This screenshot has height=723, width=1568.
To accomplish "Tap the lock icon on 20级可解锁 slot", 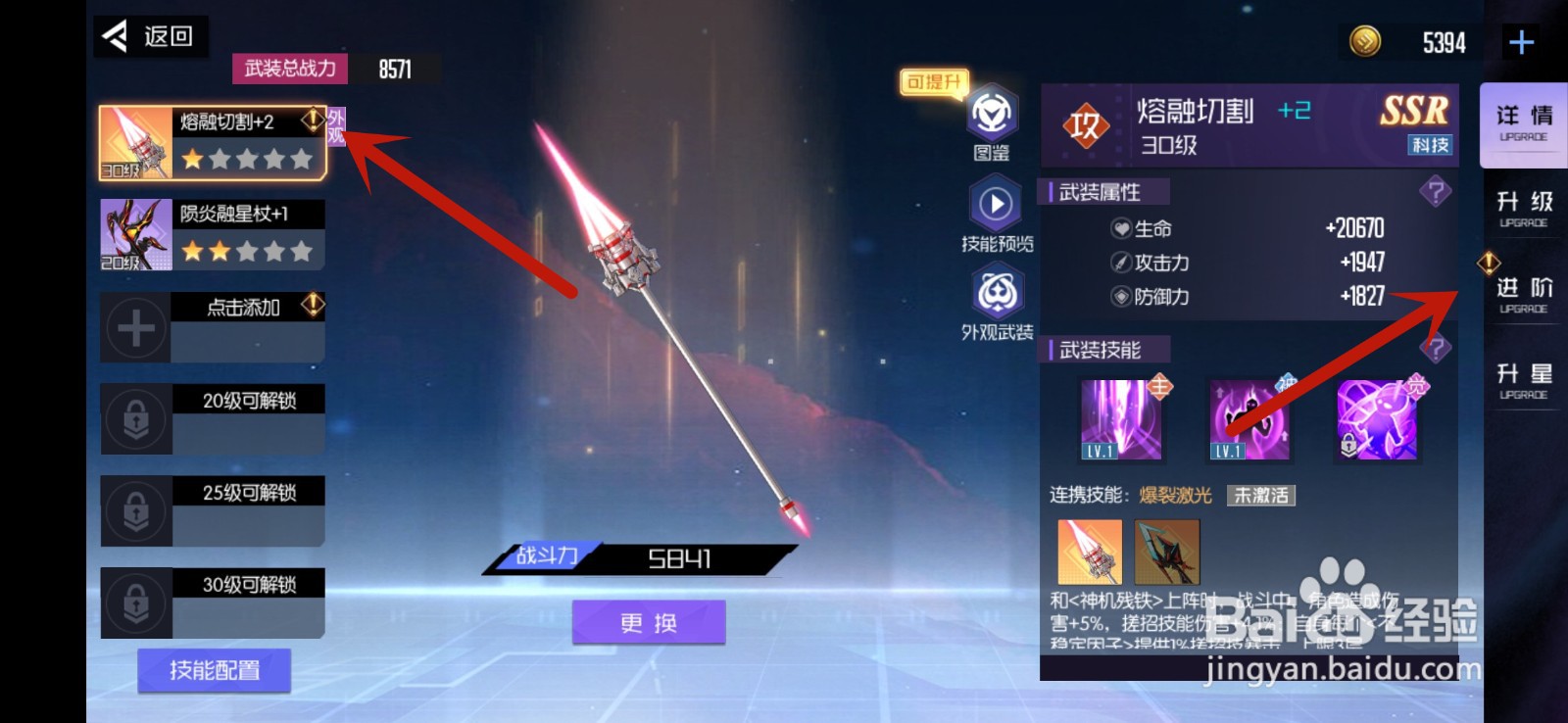I will 135,418.
